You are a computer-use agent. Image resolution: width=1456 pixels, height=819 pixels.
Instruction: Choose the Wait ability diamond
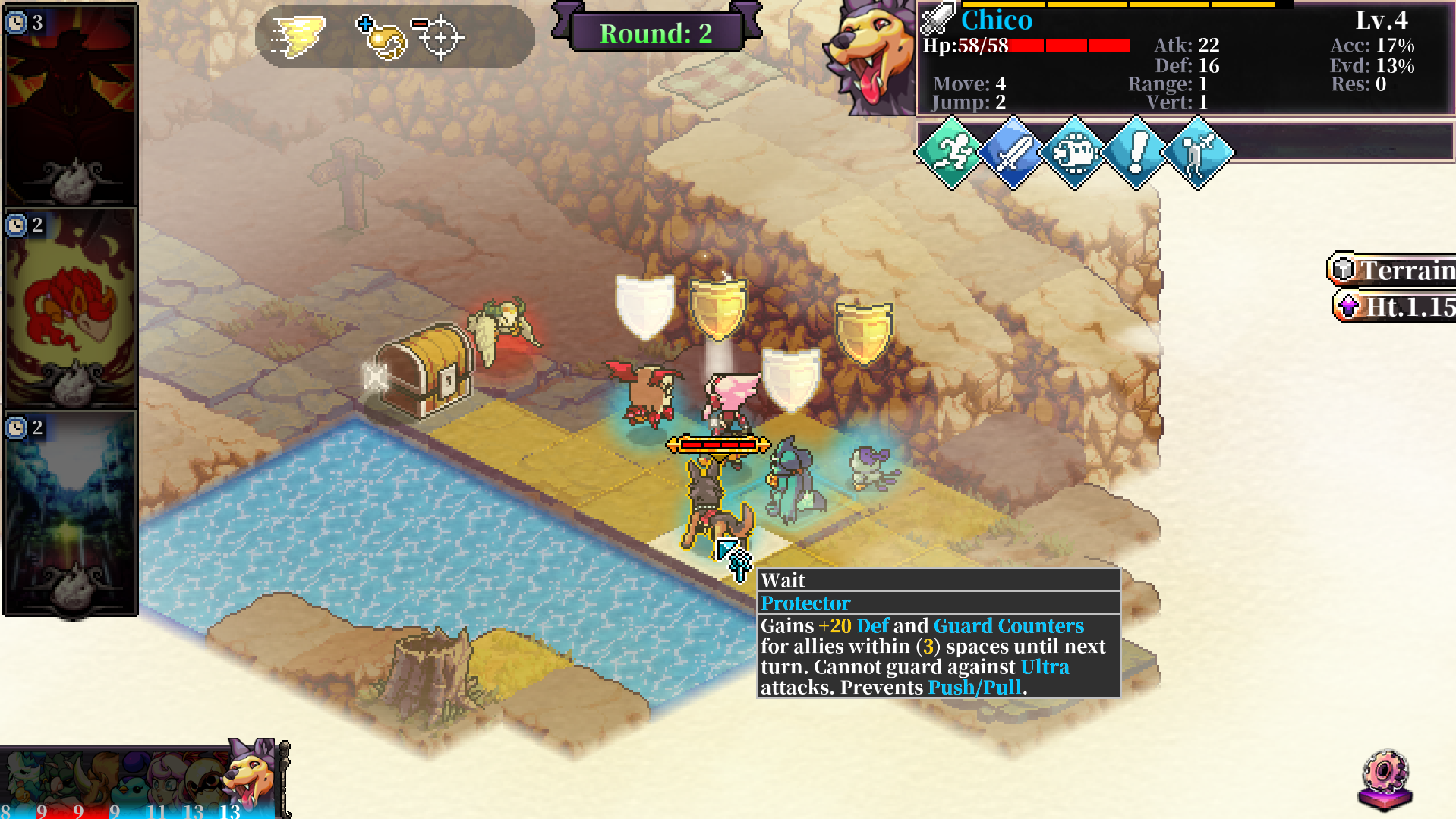pyautogui.click(x=1197, y=153)
